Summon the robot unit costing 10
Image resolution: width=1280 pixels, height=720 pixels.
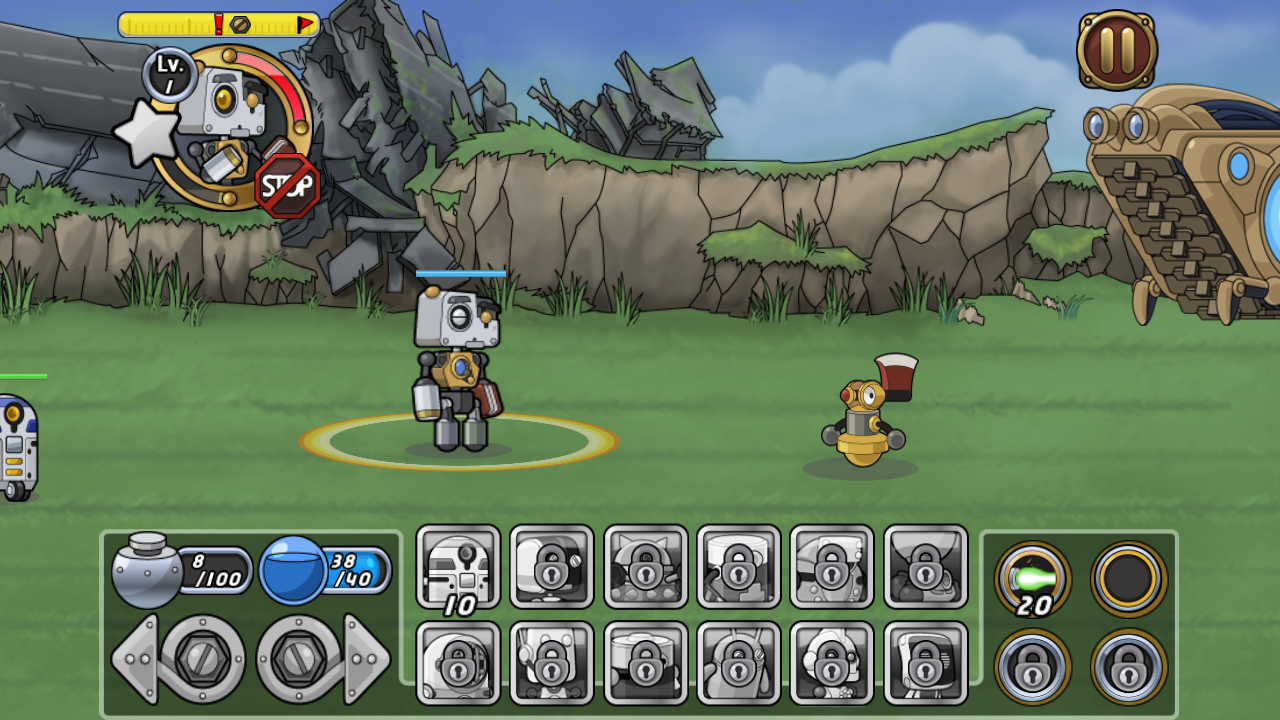[x=458, y=567]
